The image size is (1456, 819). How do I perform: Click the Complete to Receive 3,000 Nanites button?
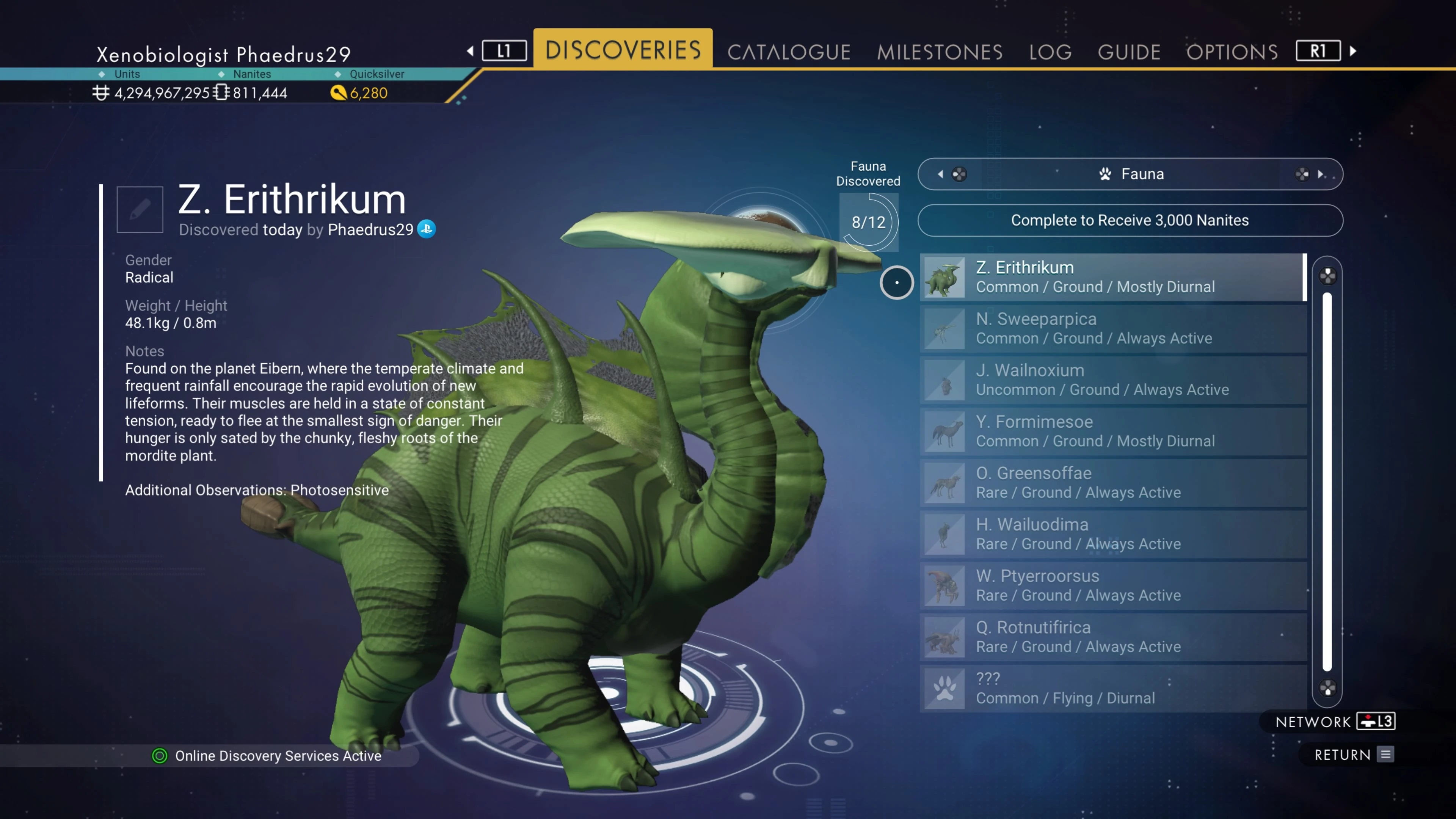1130,220
